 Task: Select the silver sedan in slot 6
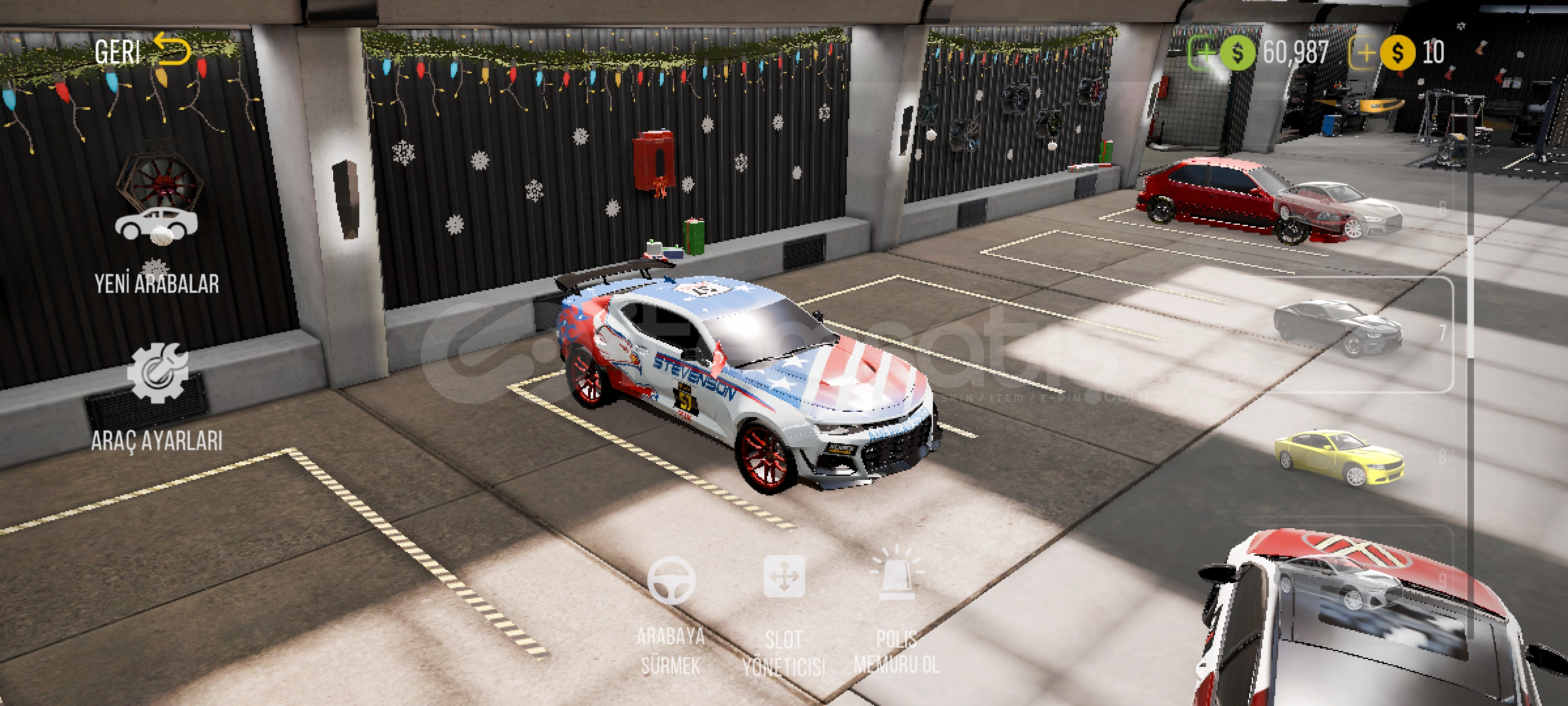[1339, 209]
